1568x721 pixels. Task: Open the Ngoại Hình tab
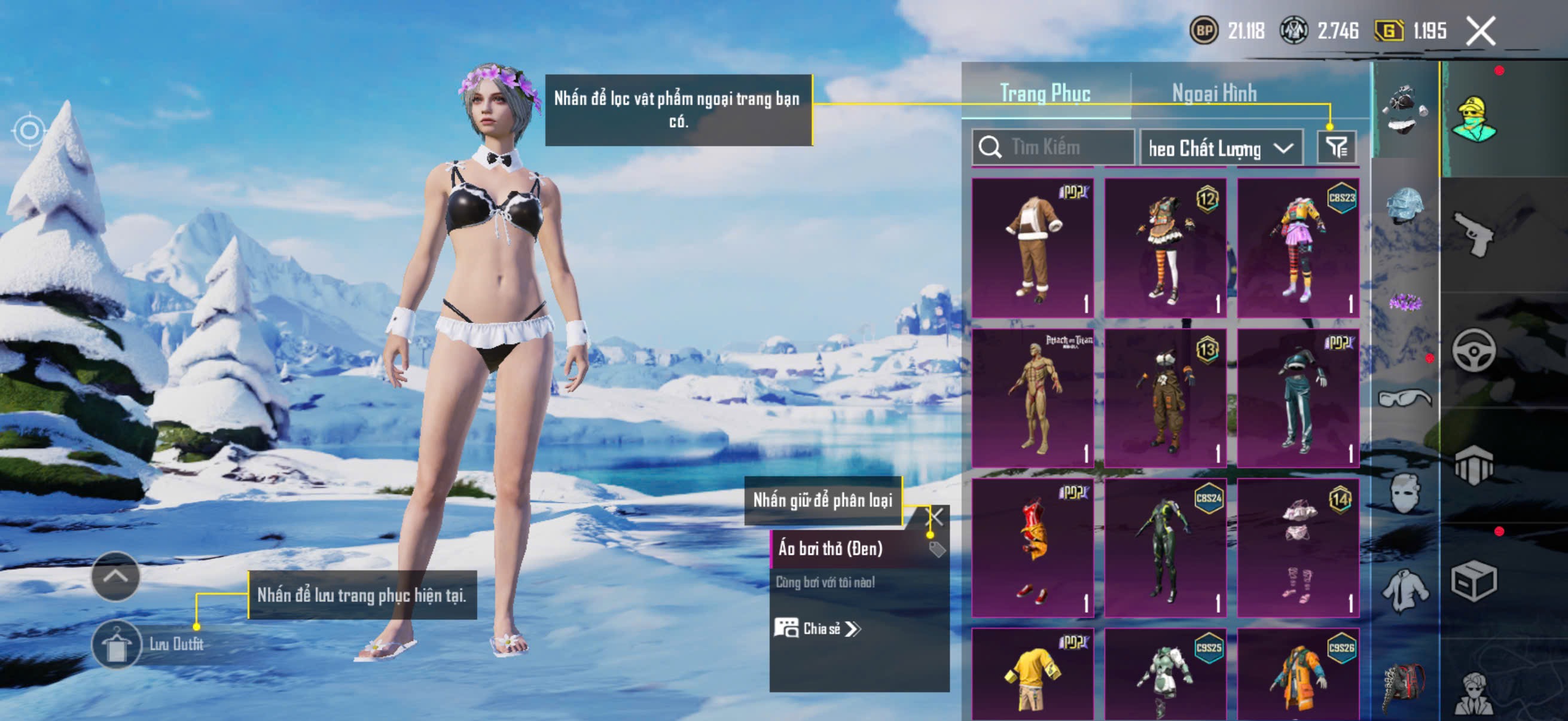pos(1214,93)
